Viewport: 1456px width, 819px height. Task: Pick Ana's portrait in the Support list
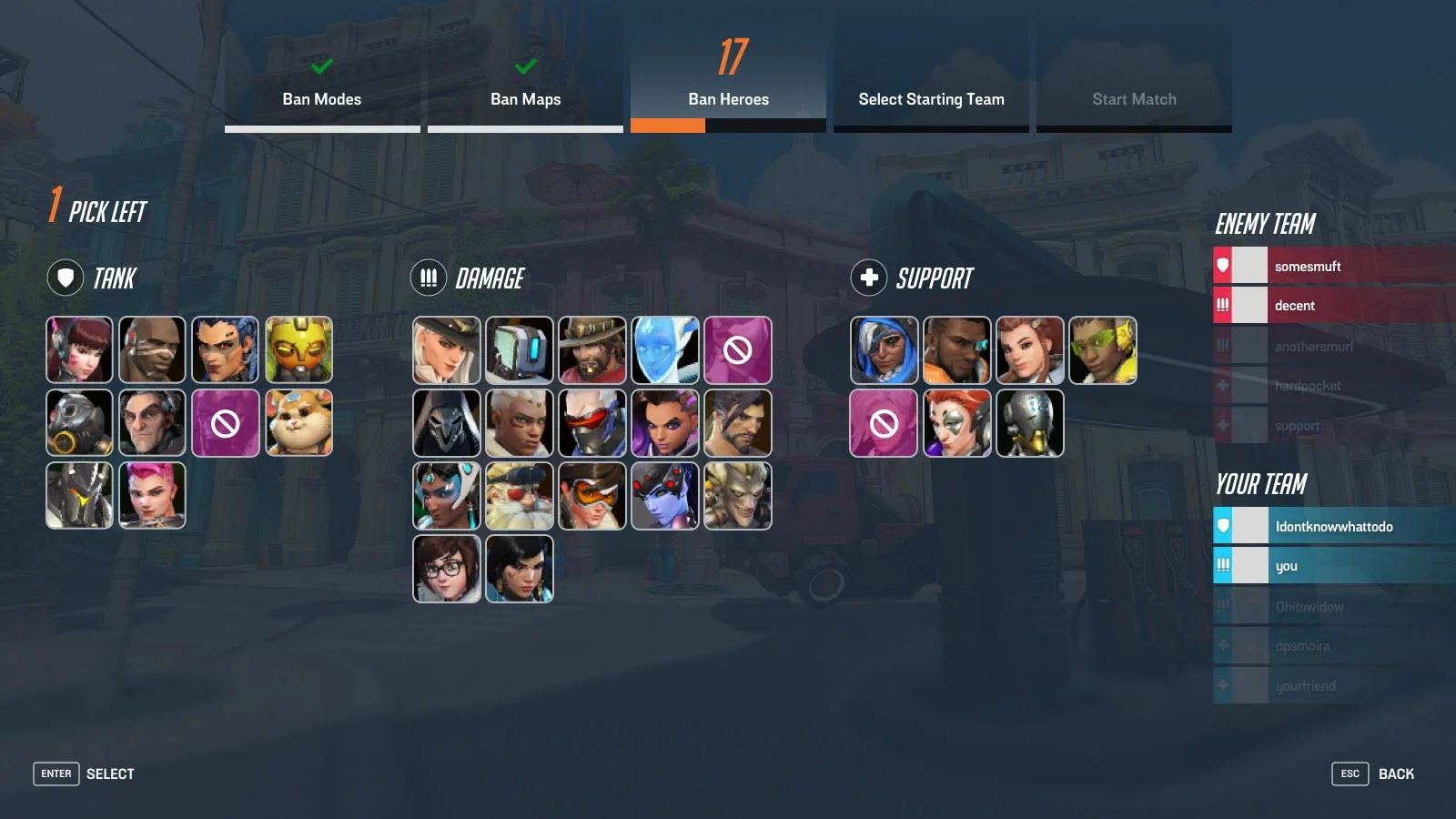pos(885,350)
